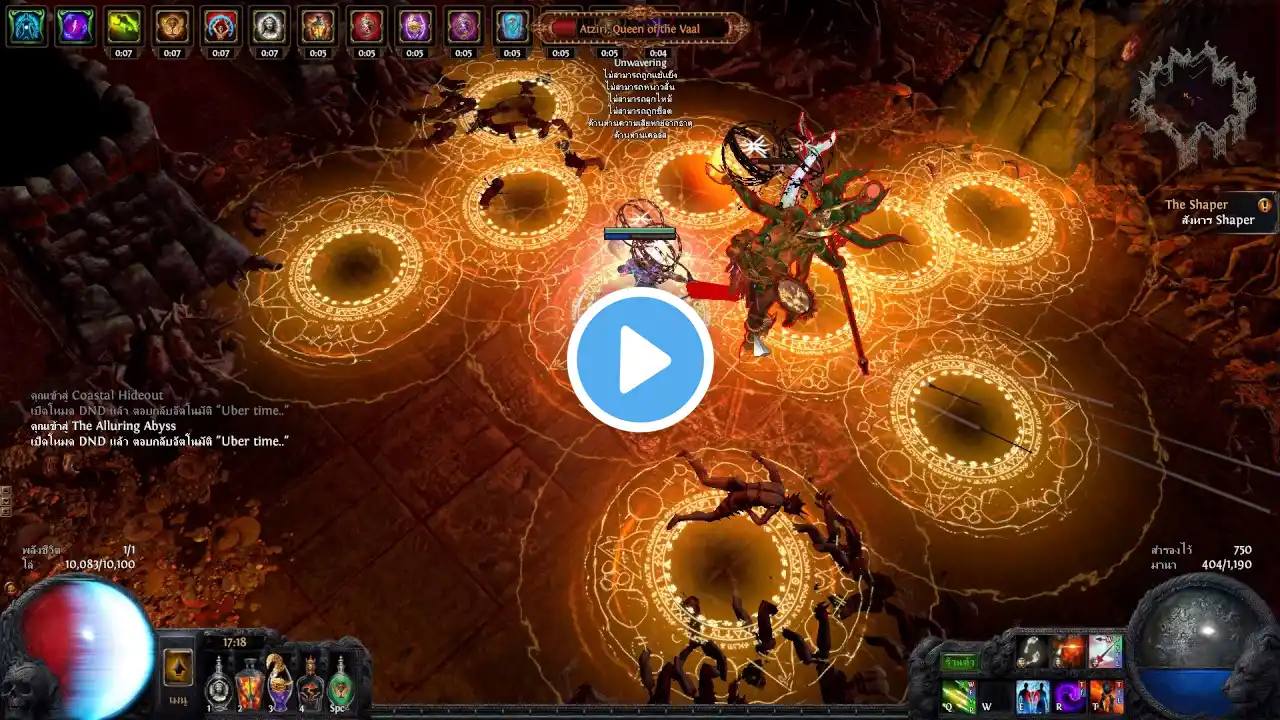Open the green shop button
This screenshot has height=720, width=1280.
pyautogui.click(x=959, y=662)
